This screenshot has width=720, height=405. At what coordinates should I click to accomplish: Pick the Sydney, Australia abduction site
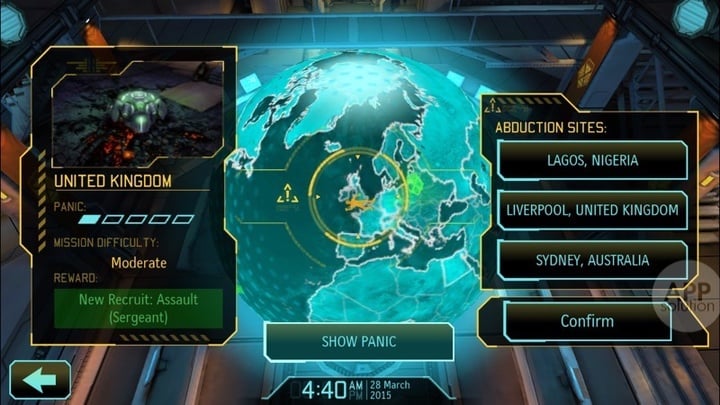click(x=592, y=260)
